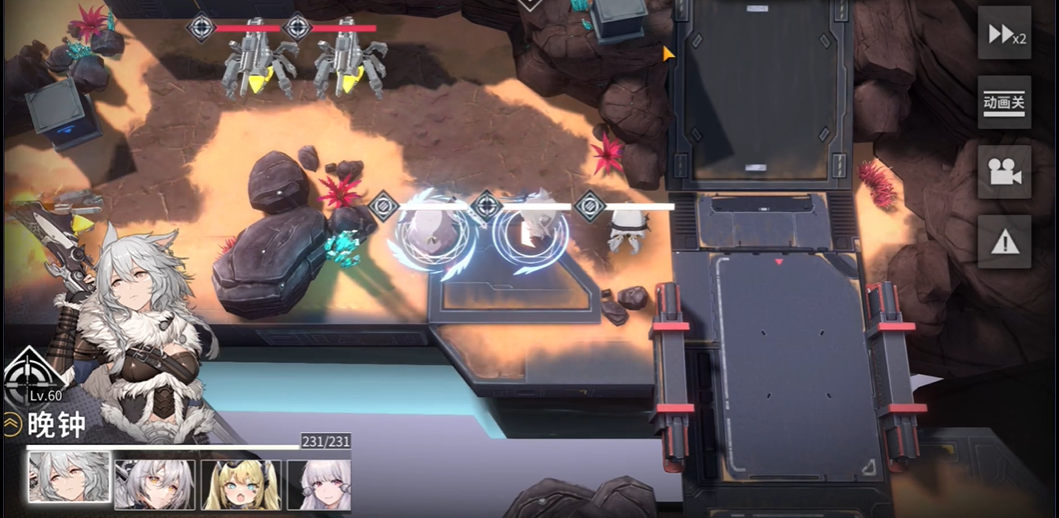Screen dimensions: 1059x518
Task: Select the blonde character with goggles portrait
Action: (240, 485)
